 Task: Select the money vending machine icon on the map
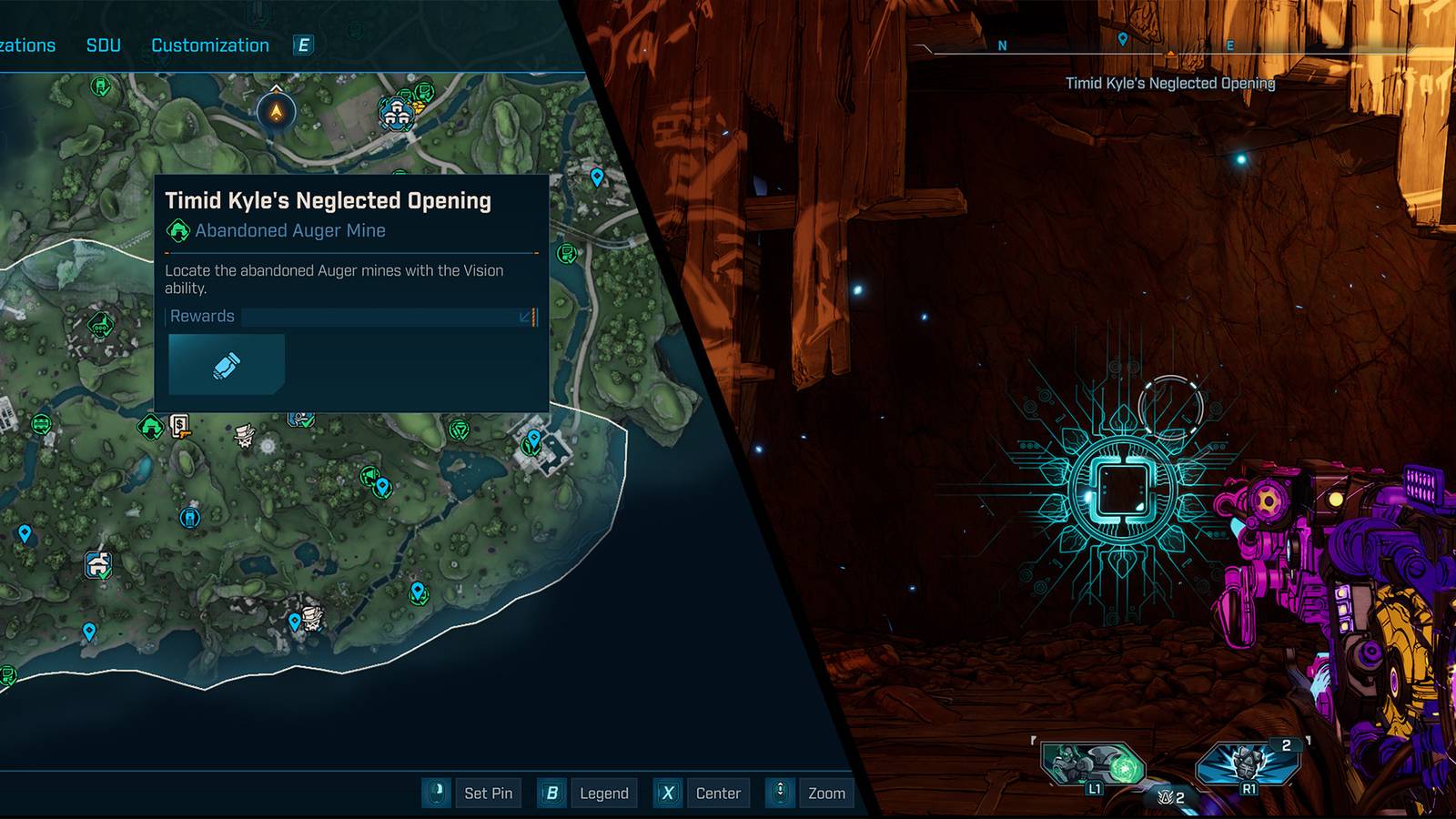179,425
